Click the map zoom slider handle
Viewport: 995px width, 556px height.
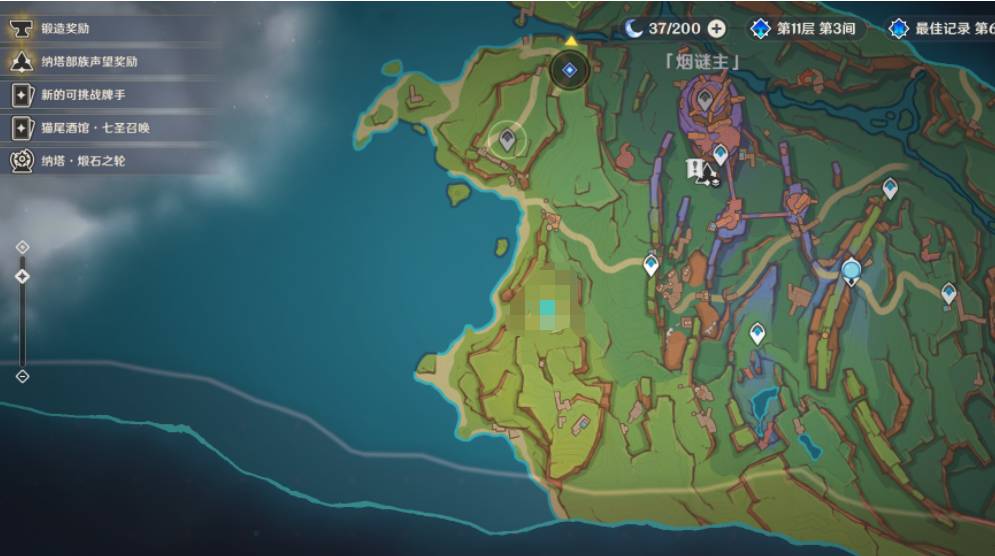pos(22,276)
